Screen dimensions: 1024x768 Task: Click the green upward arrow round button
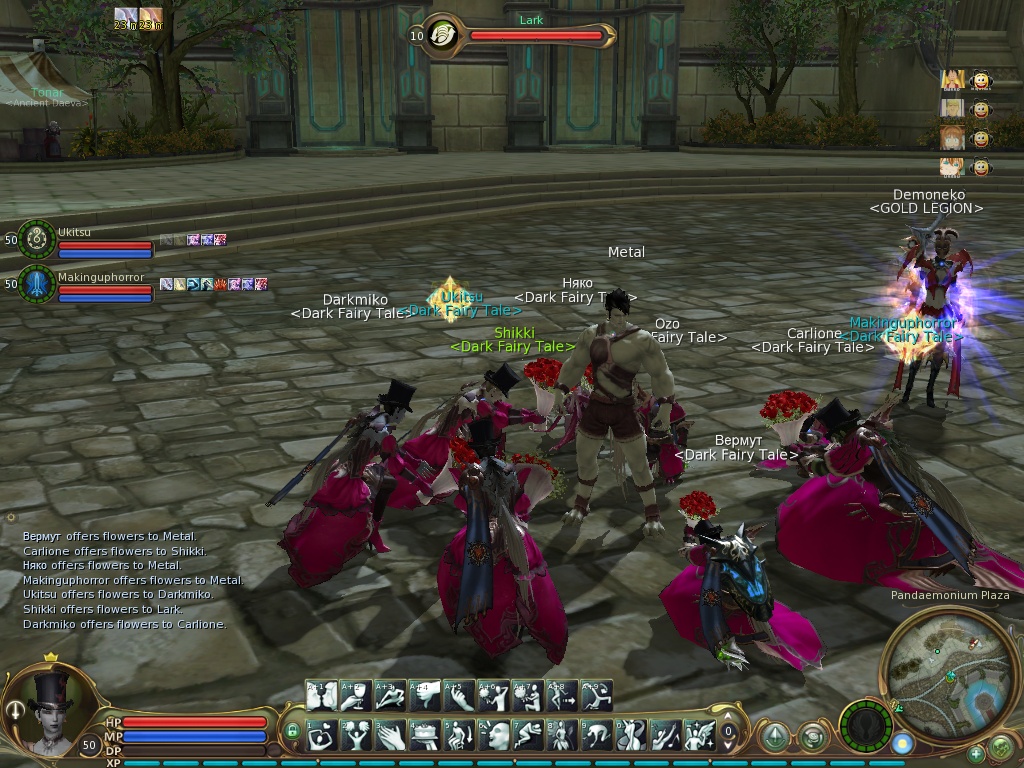pyautogui.click(x=774, y=736)
